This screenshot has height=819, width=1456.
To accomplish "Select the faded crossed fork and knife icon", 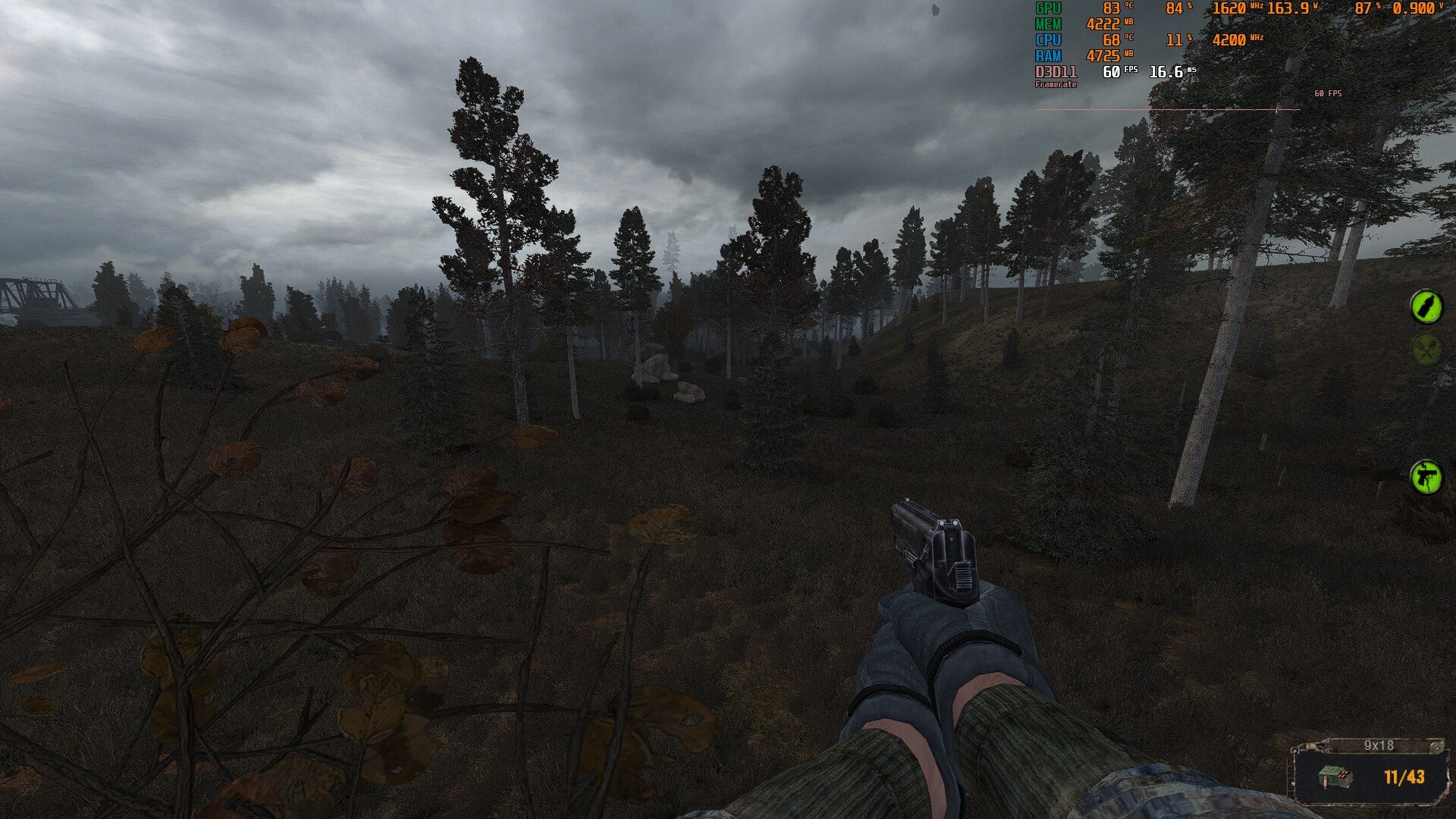I will (x=1426, y=350).
